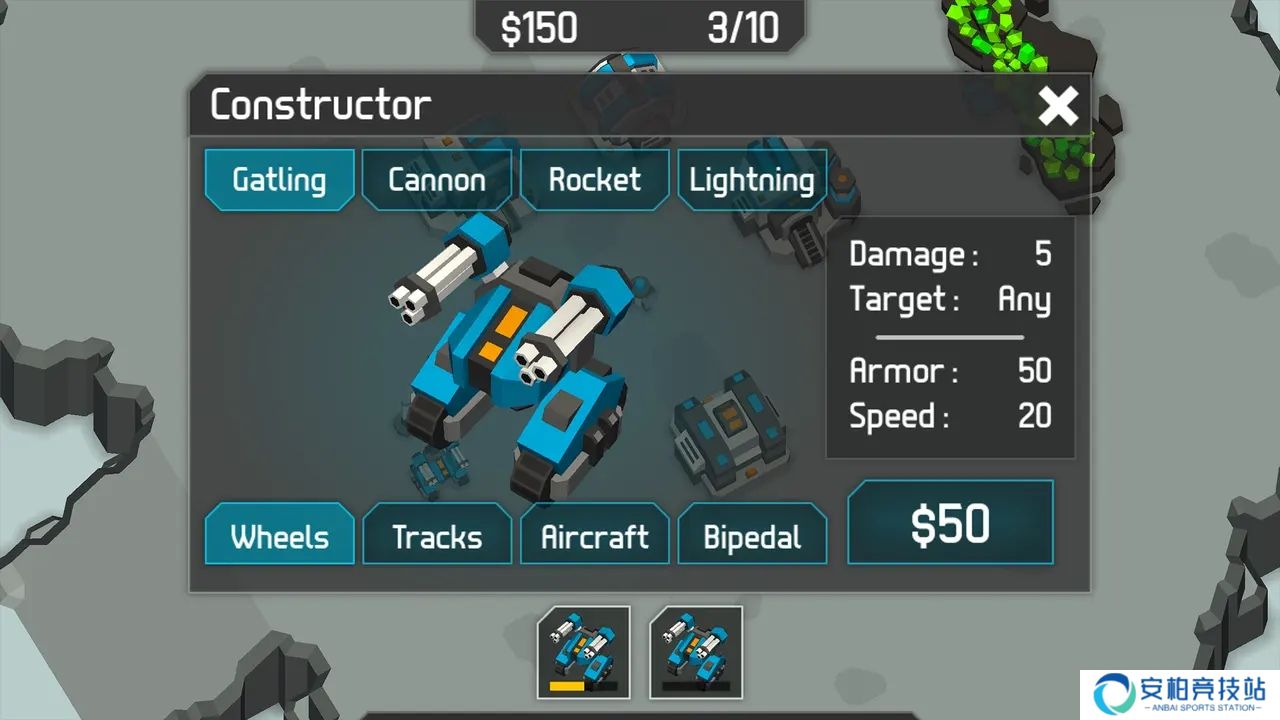Switch to the Rocket weapon
Screen dimensions: 1280x720
point(594,180)
